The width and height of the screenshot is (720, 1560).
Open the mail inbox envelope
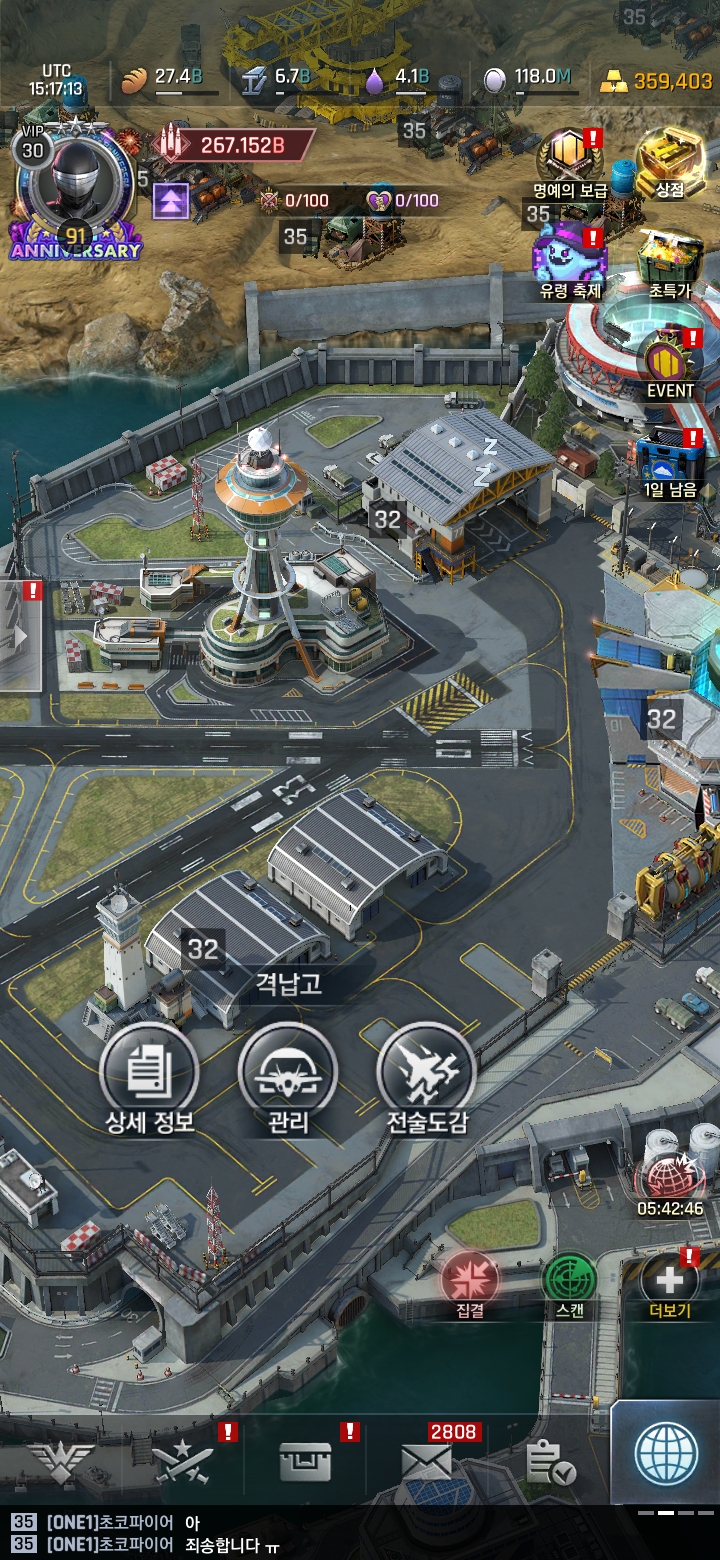[427, 1463]
